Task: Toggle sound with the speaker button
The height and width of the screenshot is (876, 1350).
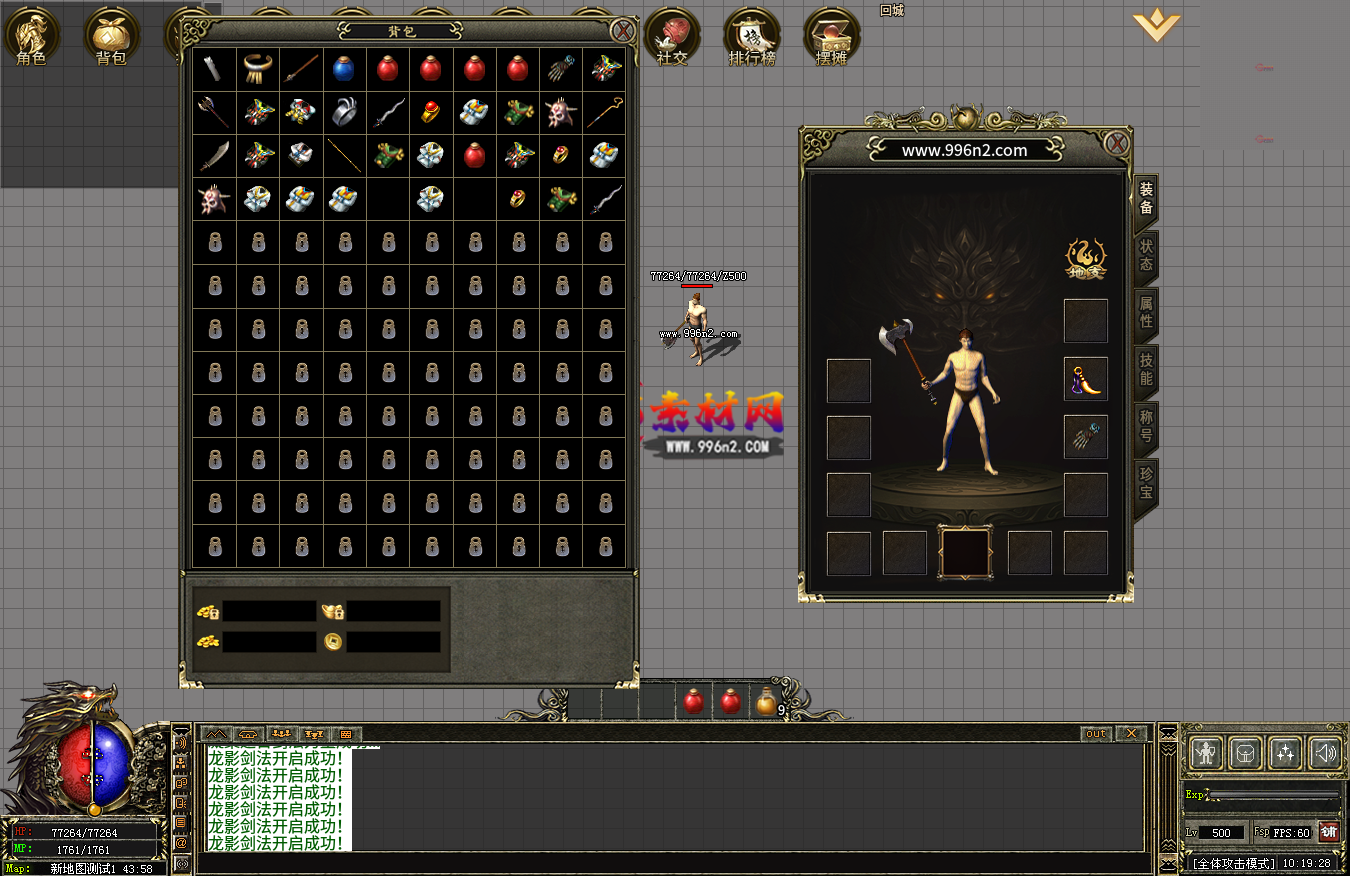Action: pyautogui.click(x=1325, y=752)
